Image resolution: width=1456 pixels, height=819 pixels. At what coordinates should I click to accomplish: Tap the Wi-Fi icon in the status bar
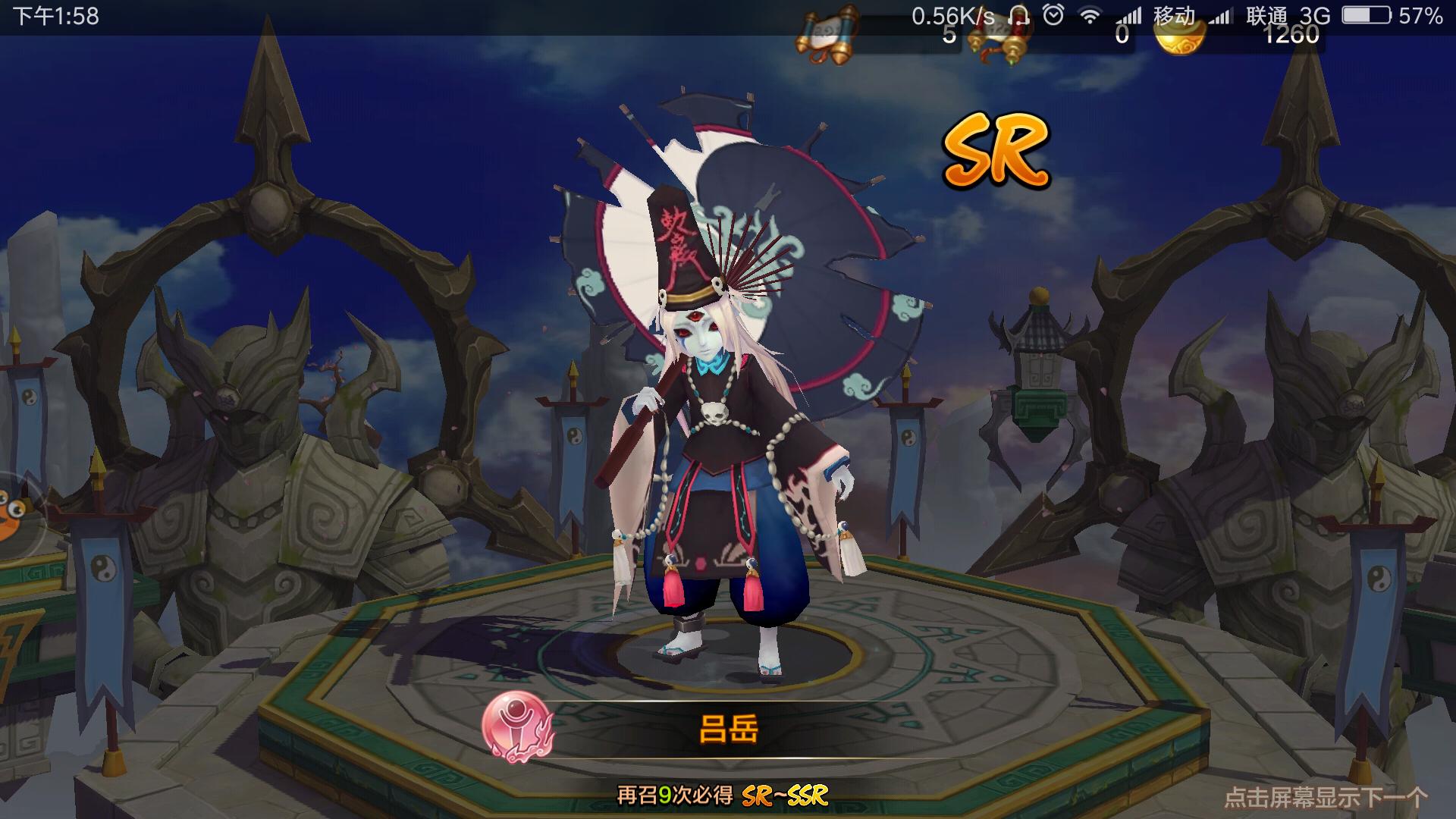click(x=1092, y=14)
